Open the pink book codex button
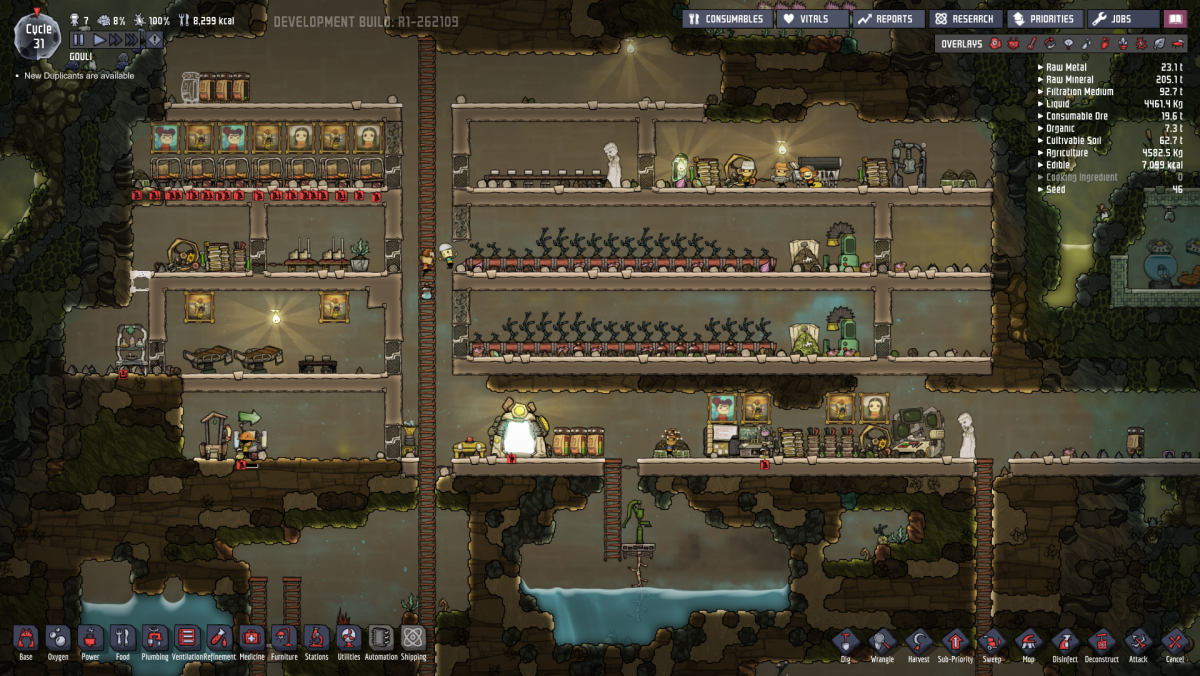This screenshot has width=1200, height=676. click(1175, 18)
